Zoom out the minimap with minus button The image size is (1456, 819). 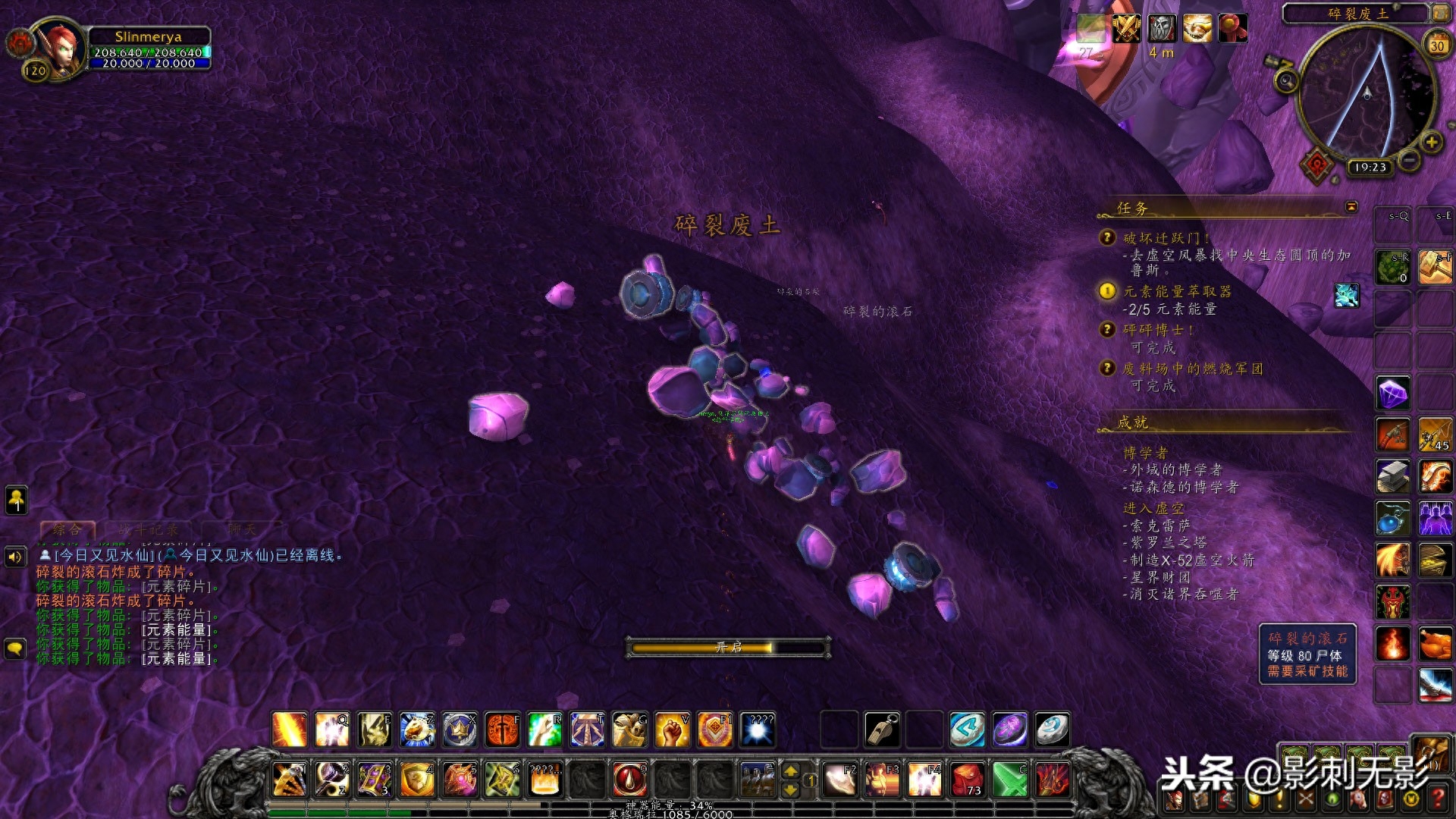[x=1409, y=160]
